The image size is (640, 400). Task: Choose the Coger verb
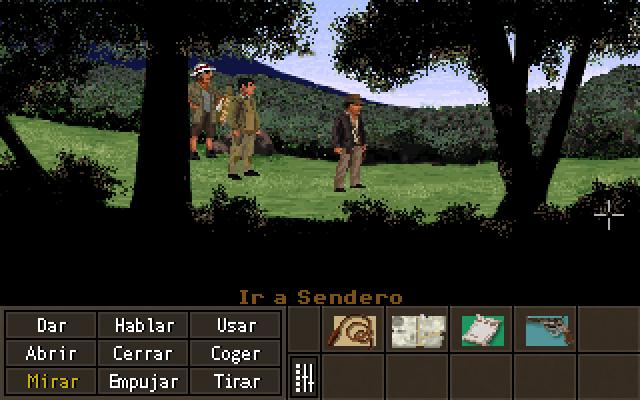tap(235, 353)
